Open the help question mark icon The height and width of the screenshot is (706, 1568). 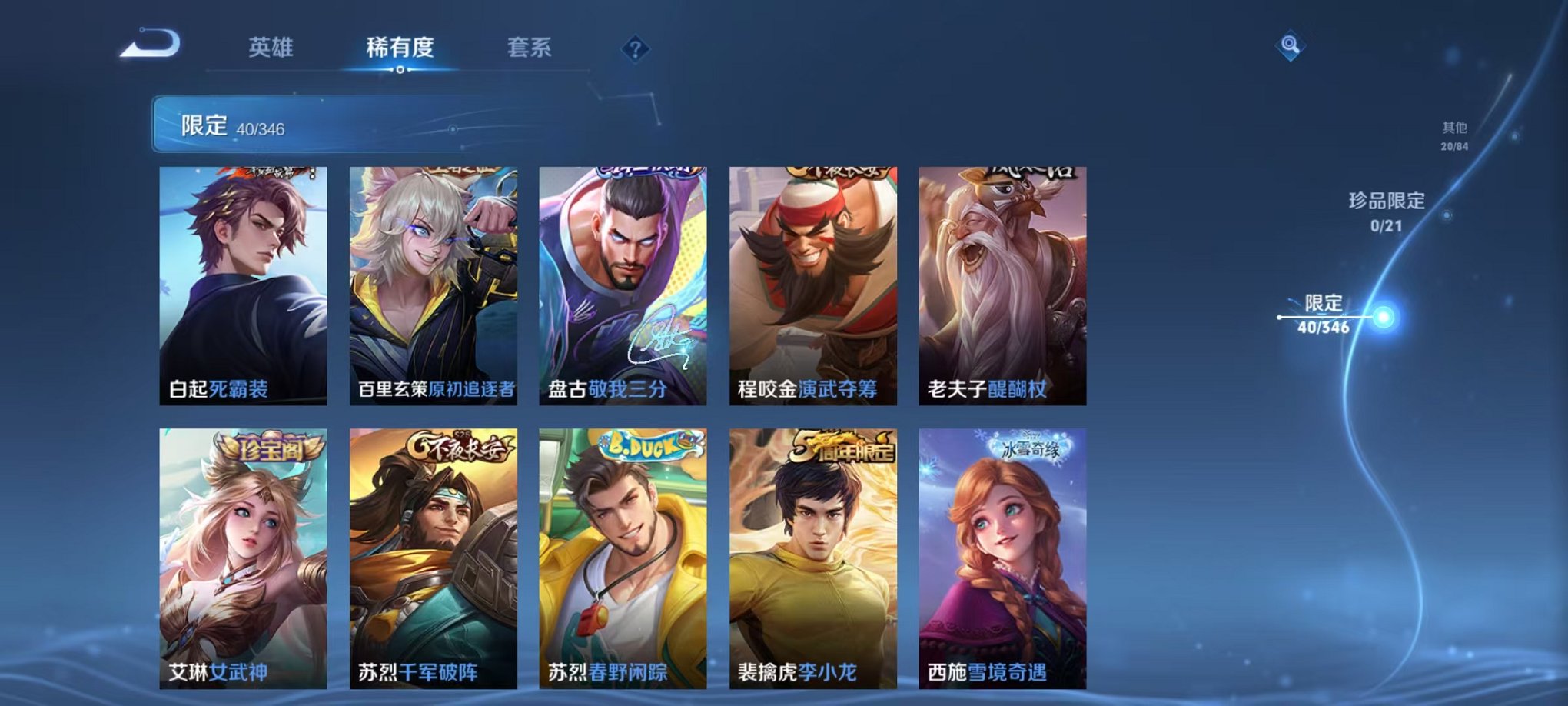point(633,48)
